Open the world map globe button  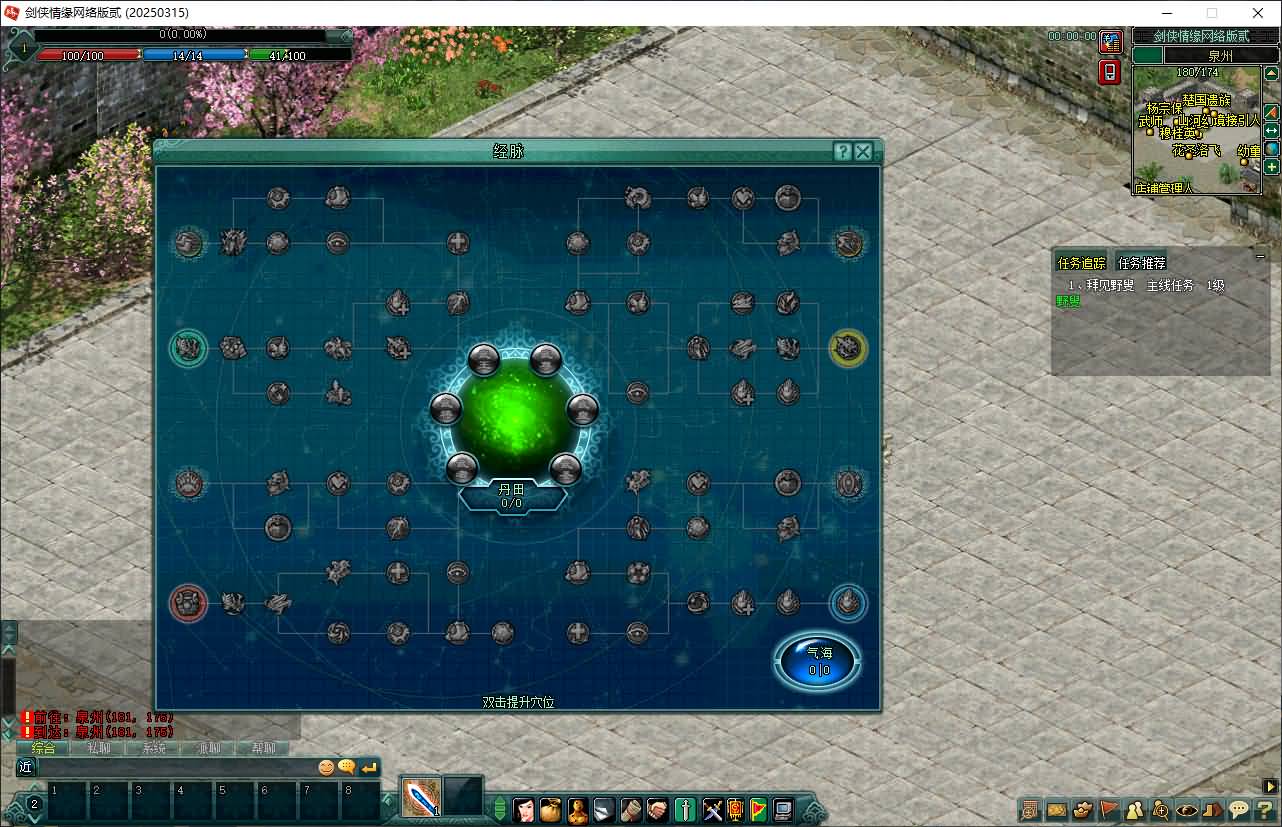point(1272,149)
